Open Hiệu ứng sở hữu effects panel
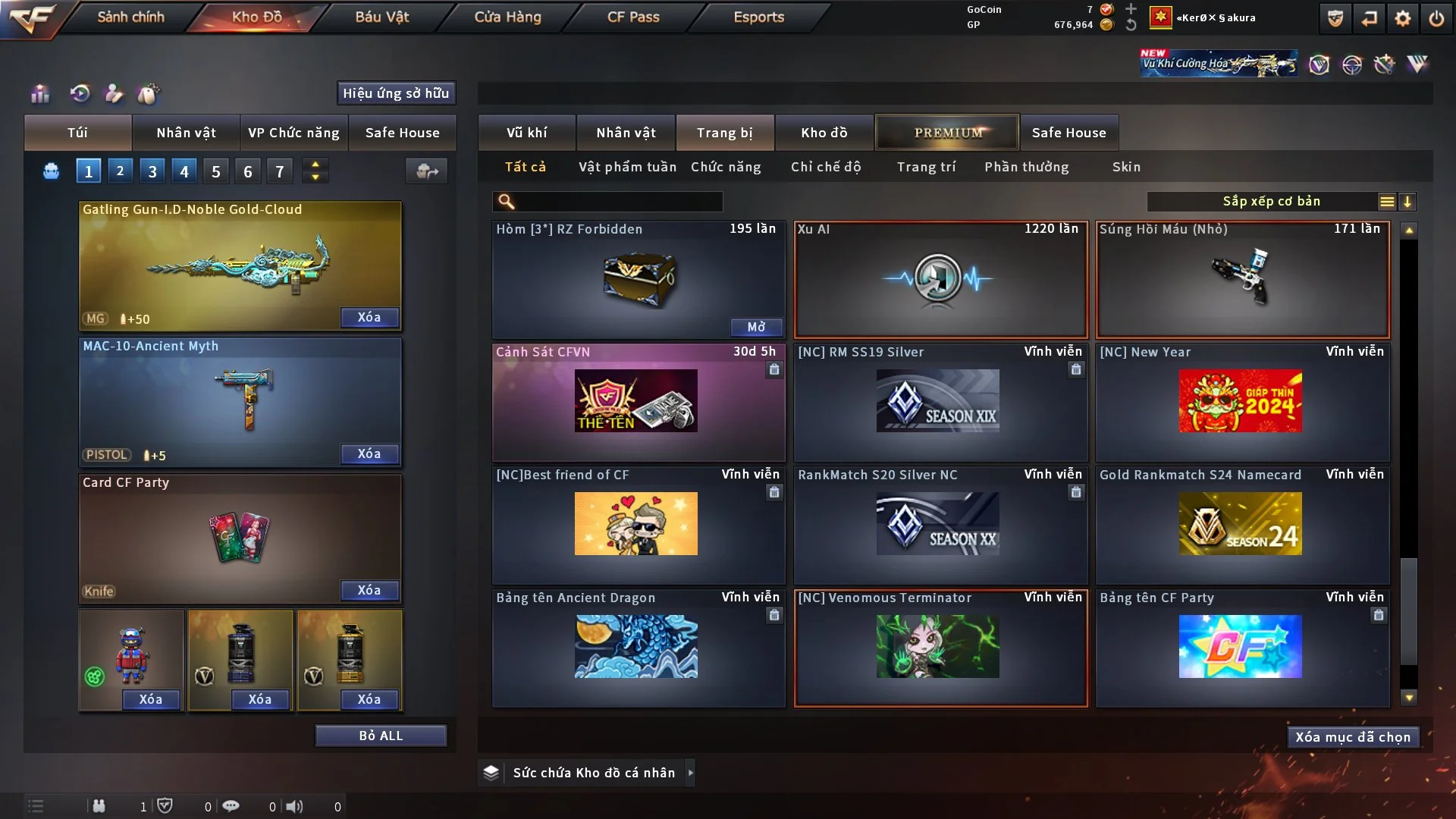Viewport: 1456px width, 819px height. coord(396,93)
